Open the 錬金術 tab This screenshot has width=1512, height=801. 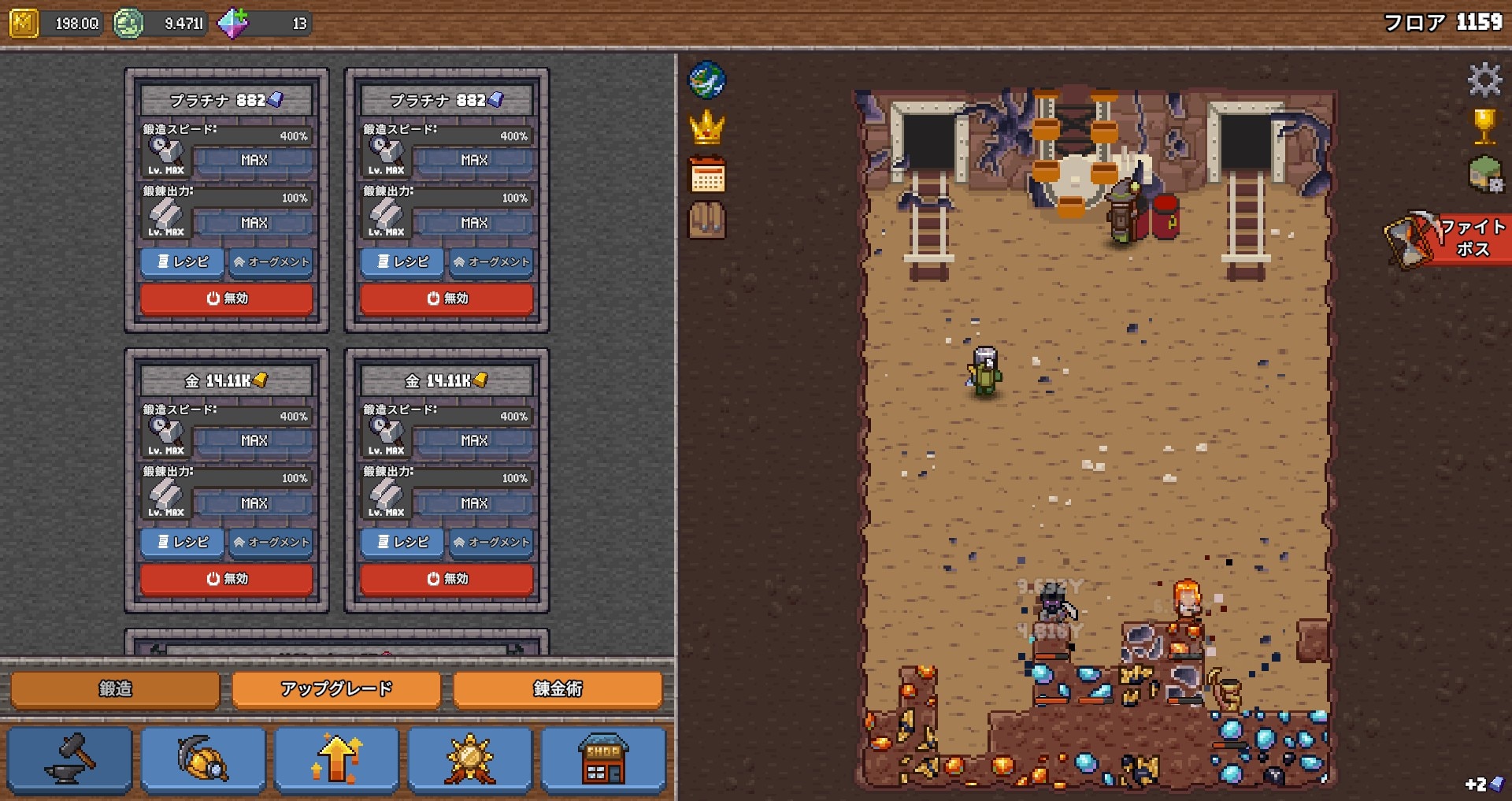point(557,688)
